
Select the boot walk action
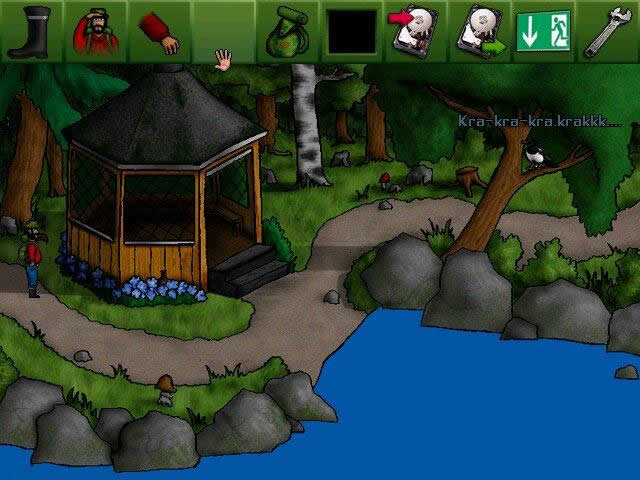[31, 30]
